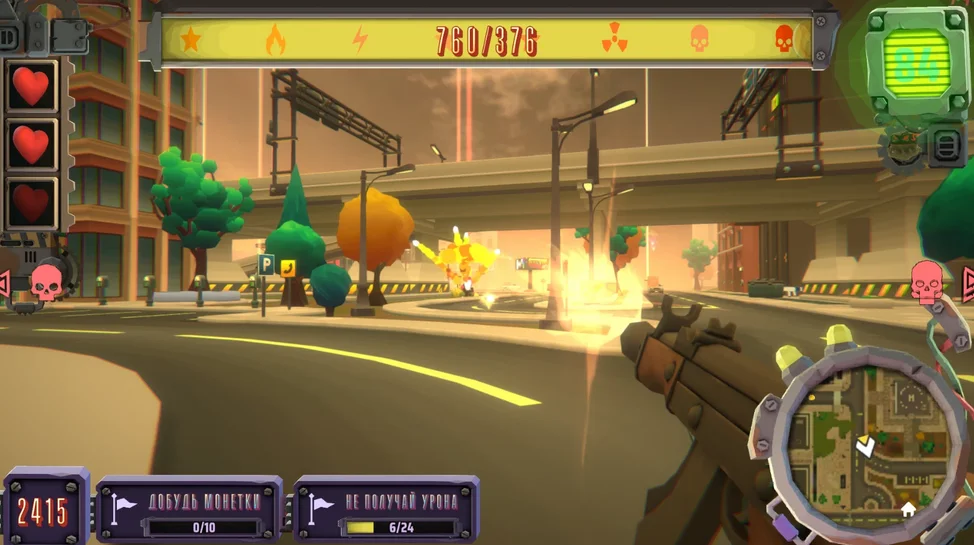Select the radiation symbol on the progress bar
This screenshot has height=545, width=974.
tap(614, 40)
